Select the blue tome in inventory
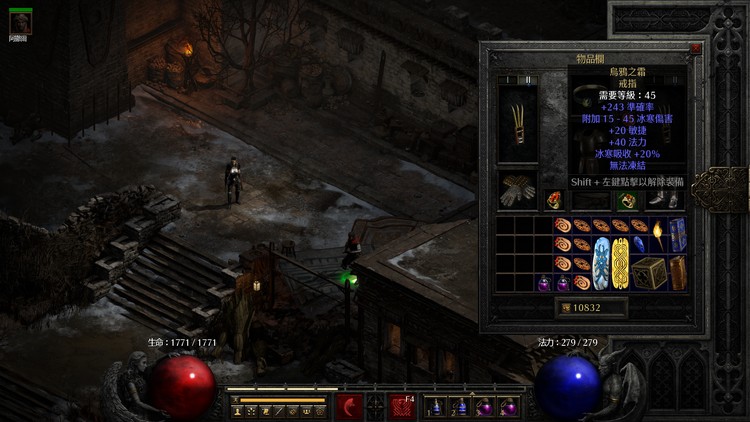The width and height of the screenshot is (750, 422). 678,234
